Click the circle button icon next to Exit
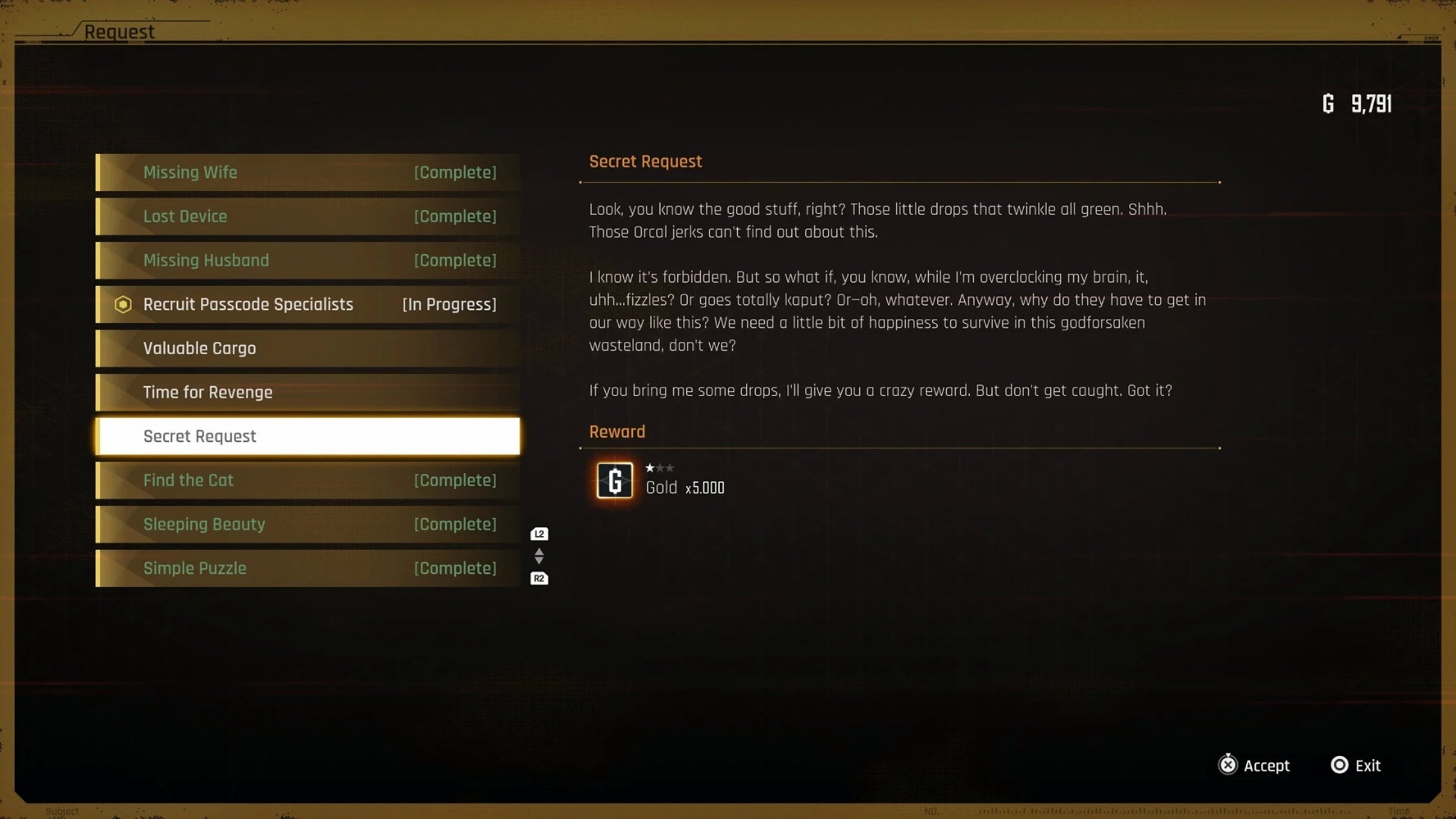The width and height of the screenshot is (1456, 819). click(x=1339, y=765)
